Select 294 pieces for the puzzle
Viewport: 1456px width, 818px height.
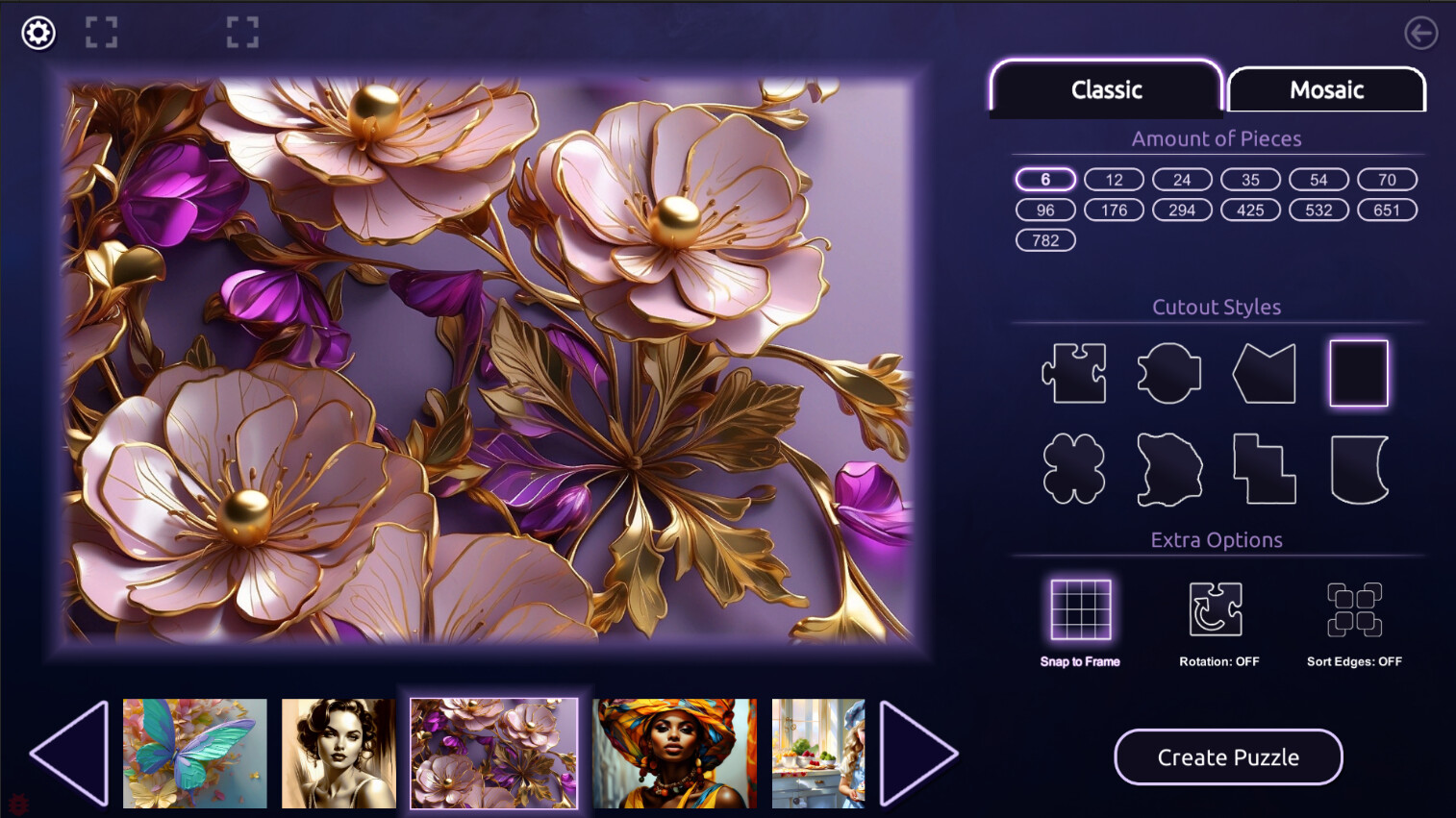(x=1182, y=210)
